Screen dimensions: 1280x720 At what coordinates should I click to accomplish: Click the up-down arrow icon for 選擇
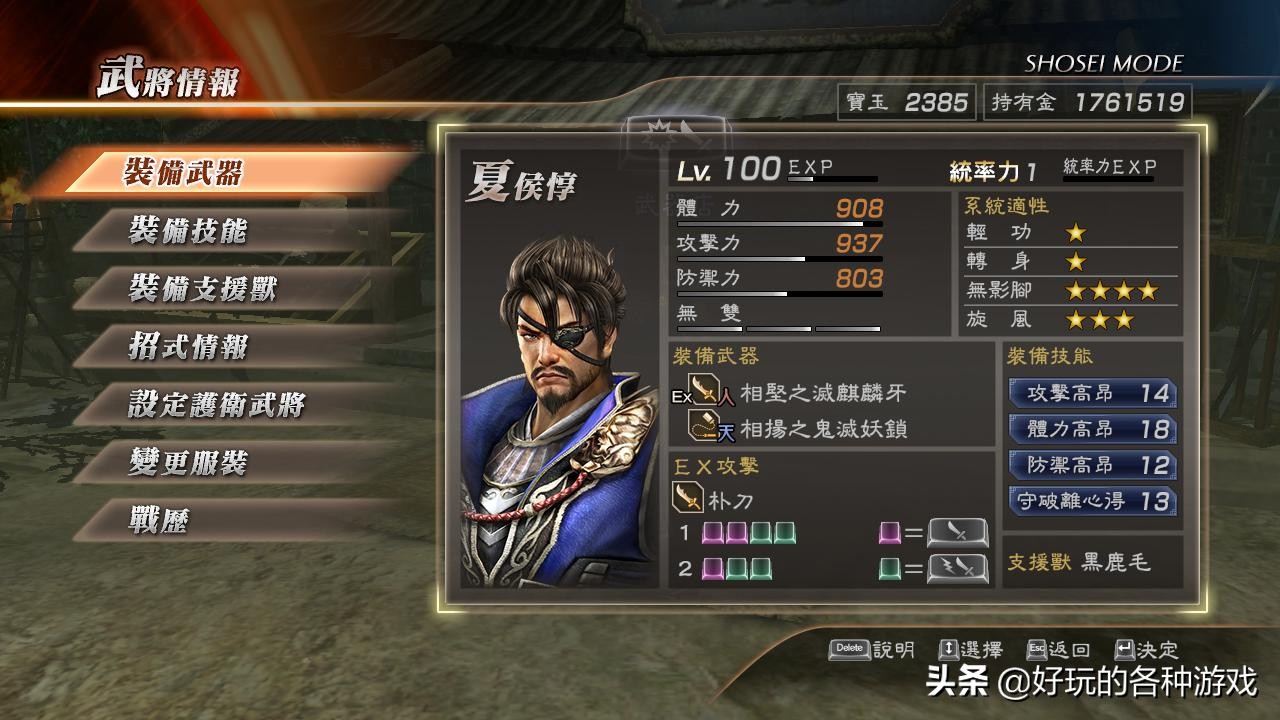click(950, 648)
